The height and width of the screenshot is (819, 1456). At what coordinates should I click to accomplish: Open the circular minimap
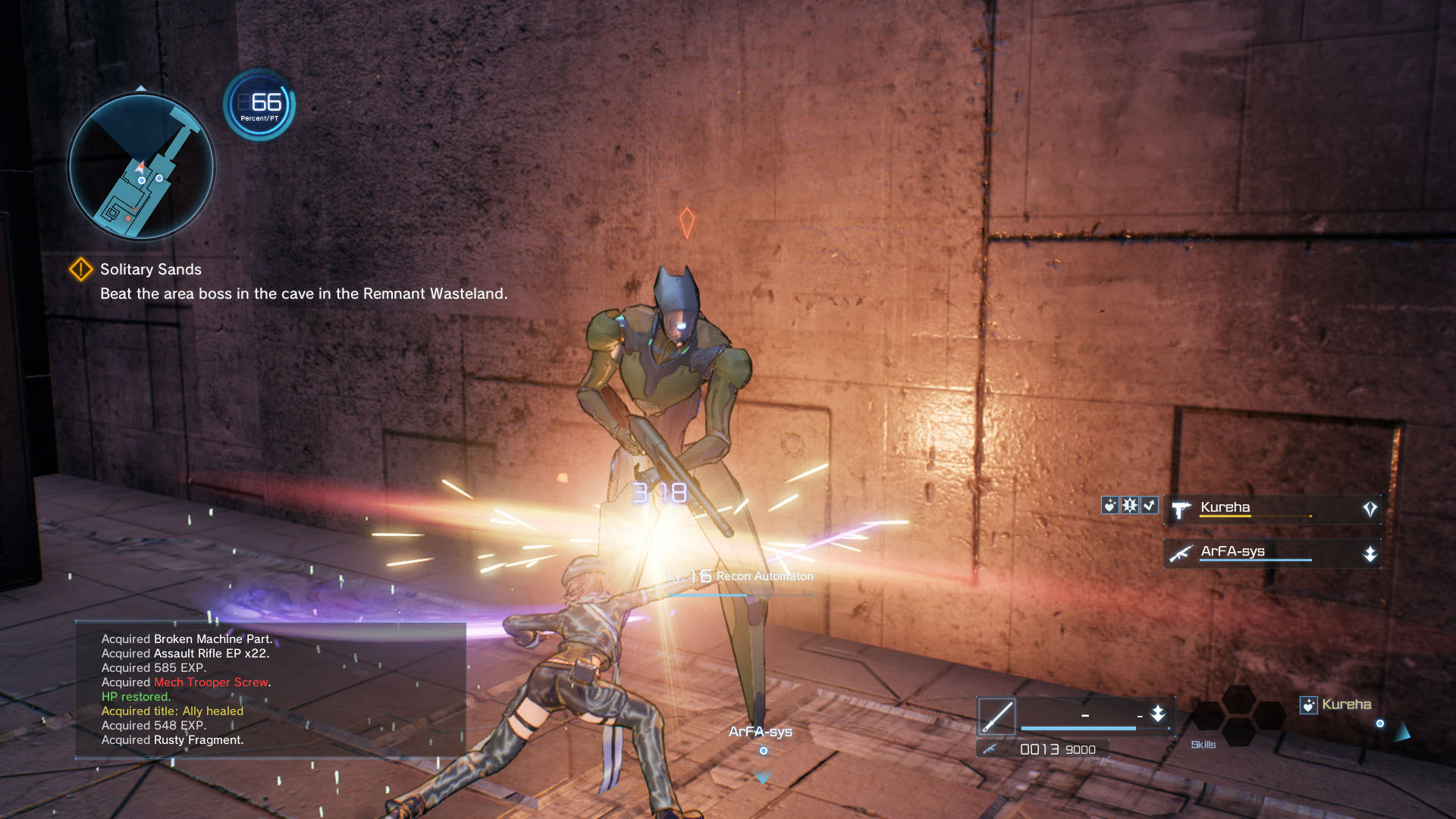(142, 166)
